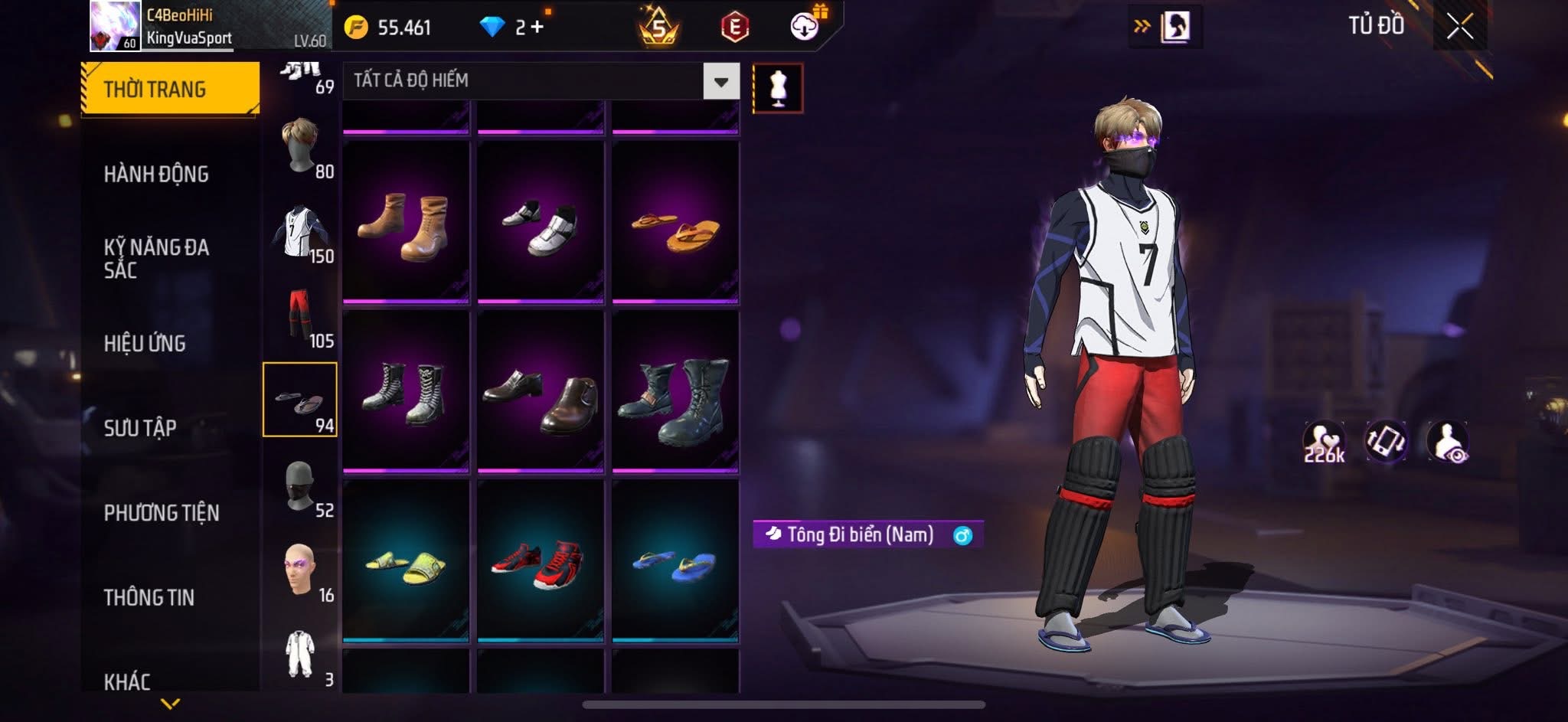Open the character collection book icon
Image resolution: width=1568 pixels, height=722 pixels.
click(x=1174, y=27)
